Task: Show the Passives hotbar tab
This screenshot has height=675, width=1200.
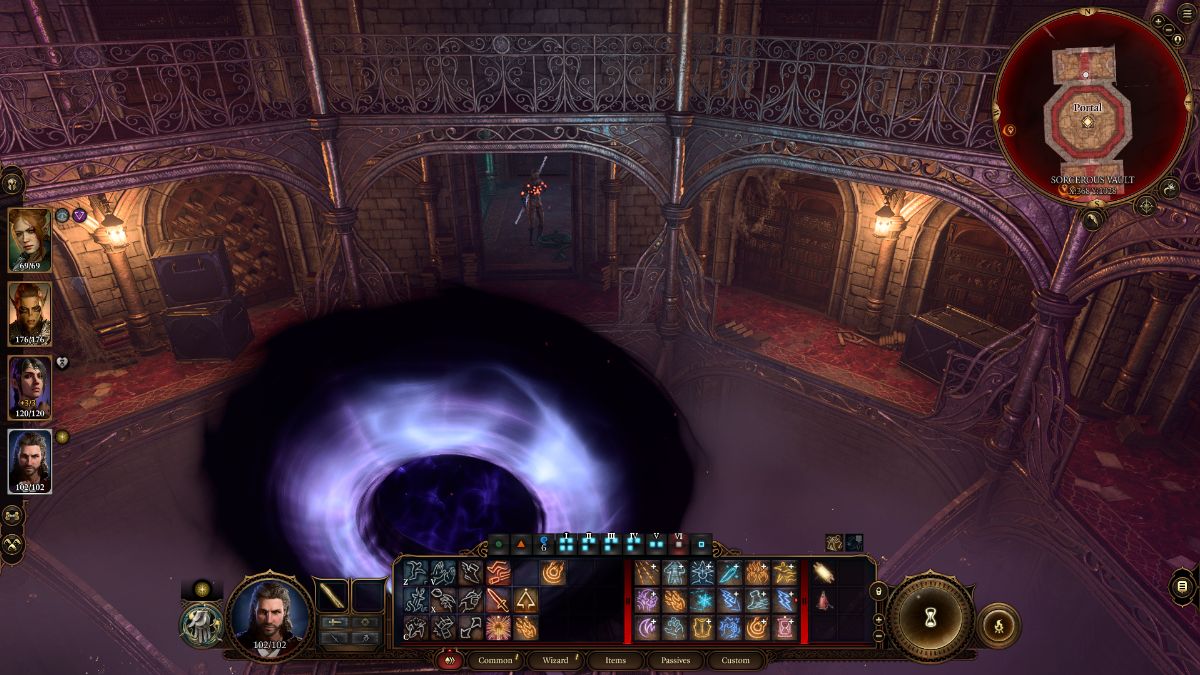Action: coord(675,660)
